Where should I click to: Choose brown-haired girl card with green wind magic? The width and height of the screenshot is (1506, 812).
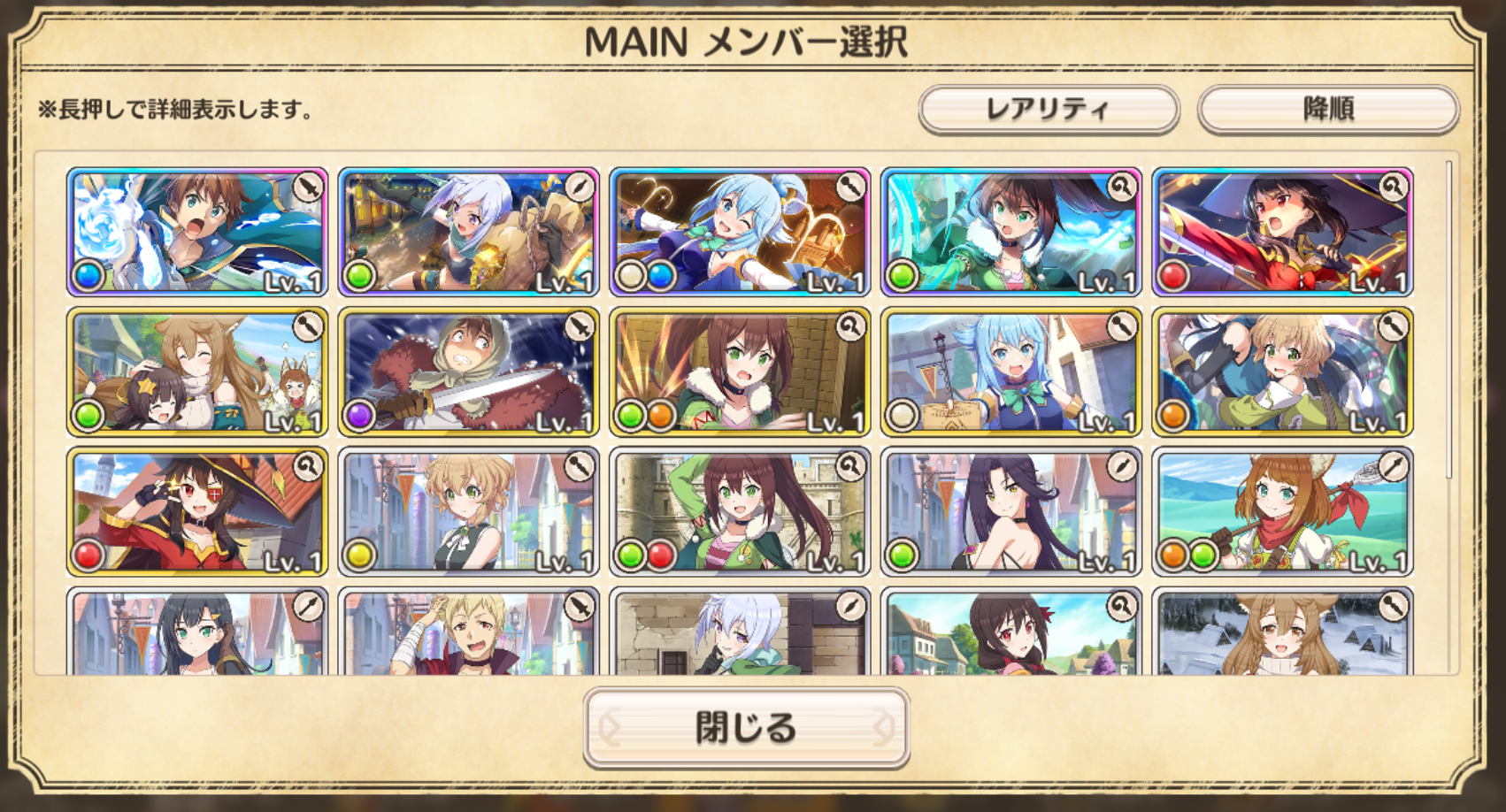[1010, 232]
